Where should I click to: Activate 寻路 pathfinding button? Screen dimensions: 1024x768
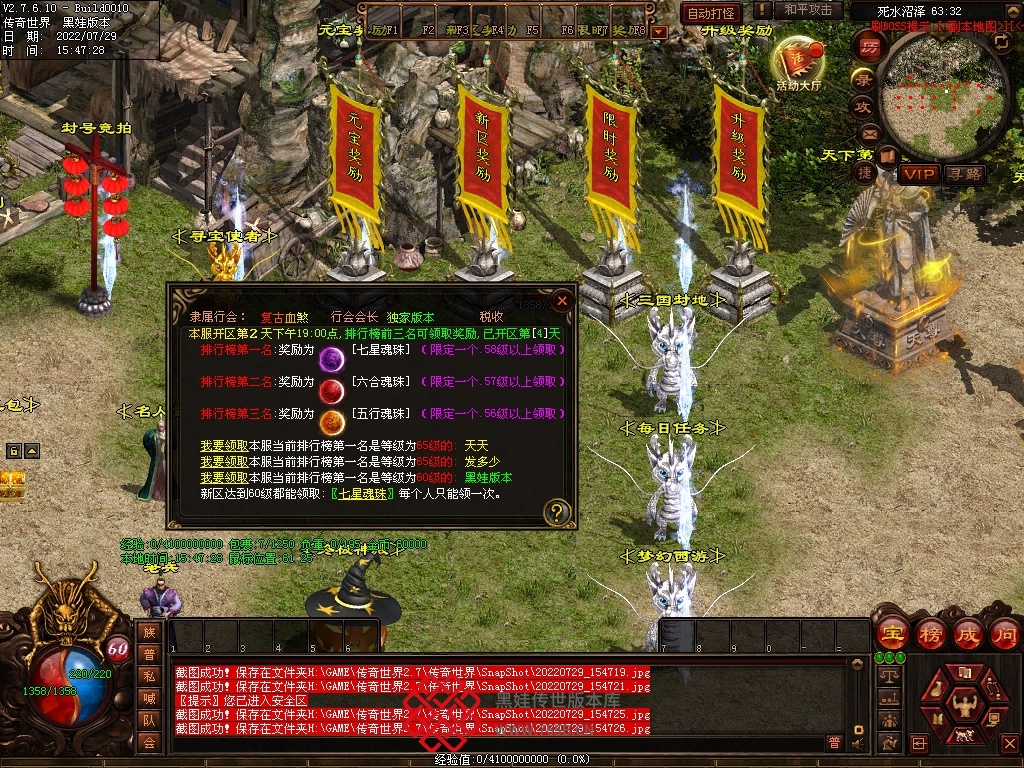965,174
